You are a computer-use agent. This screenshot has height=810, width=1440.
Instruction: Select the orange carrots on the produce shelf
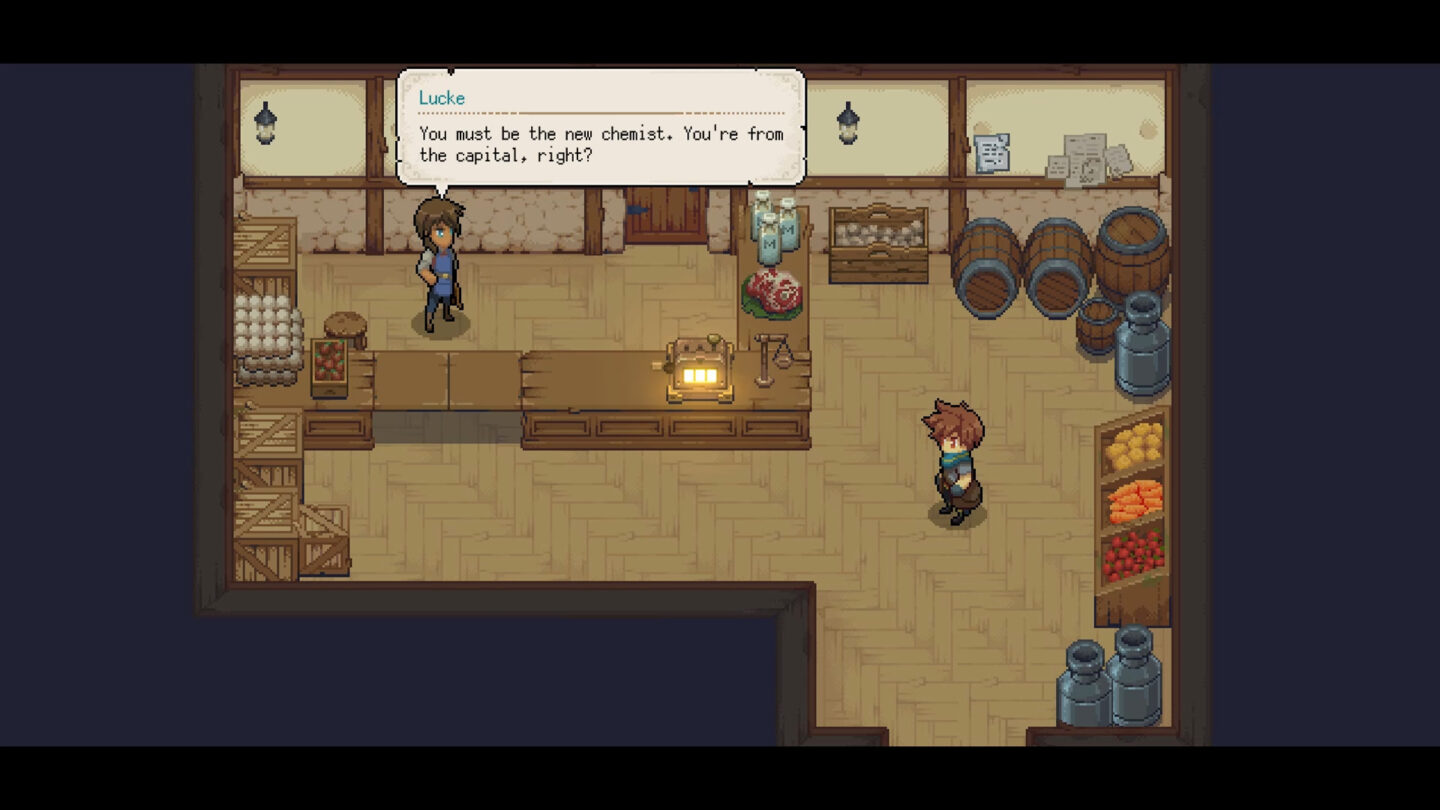(1133, 500)
